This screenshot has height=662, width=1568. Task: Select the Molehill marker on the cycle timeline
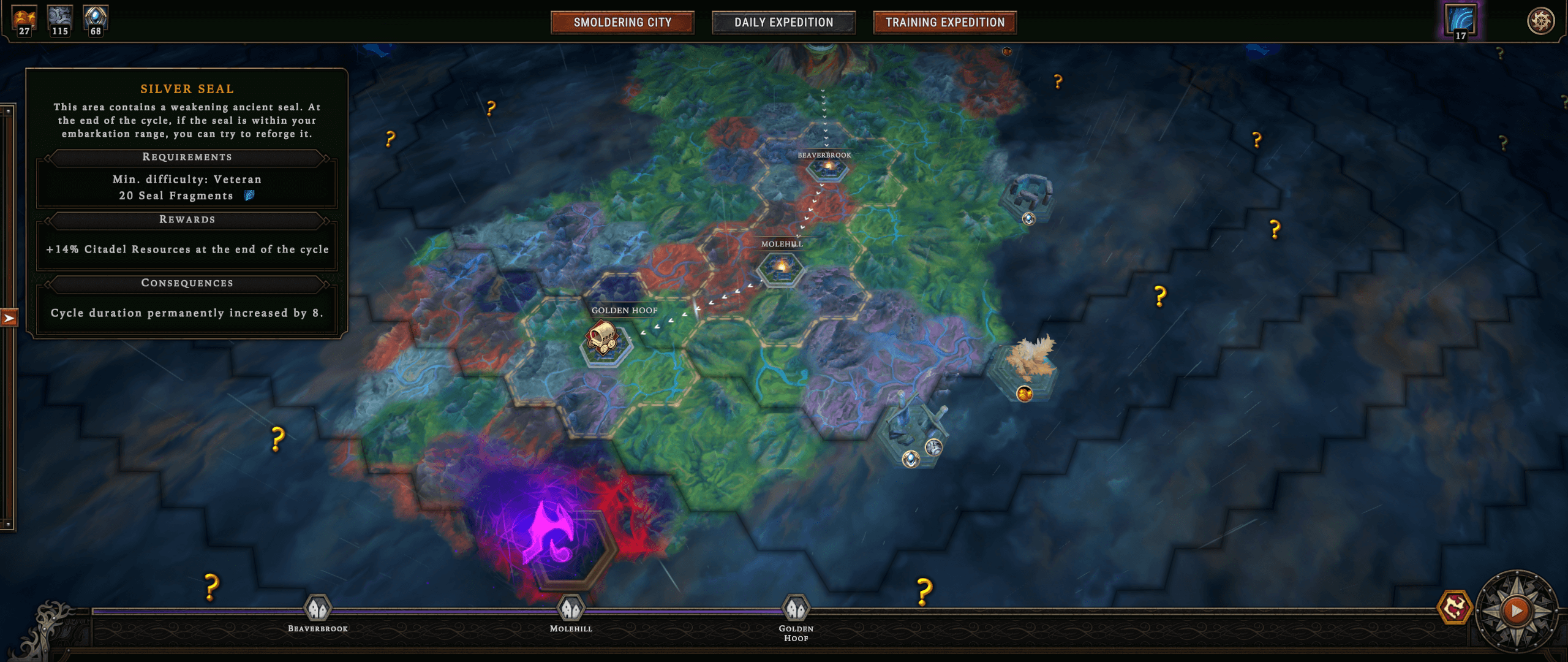coord(571,609)
